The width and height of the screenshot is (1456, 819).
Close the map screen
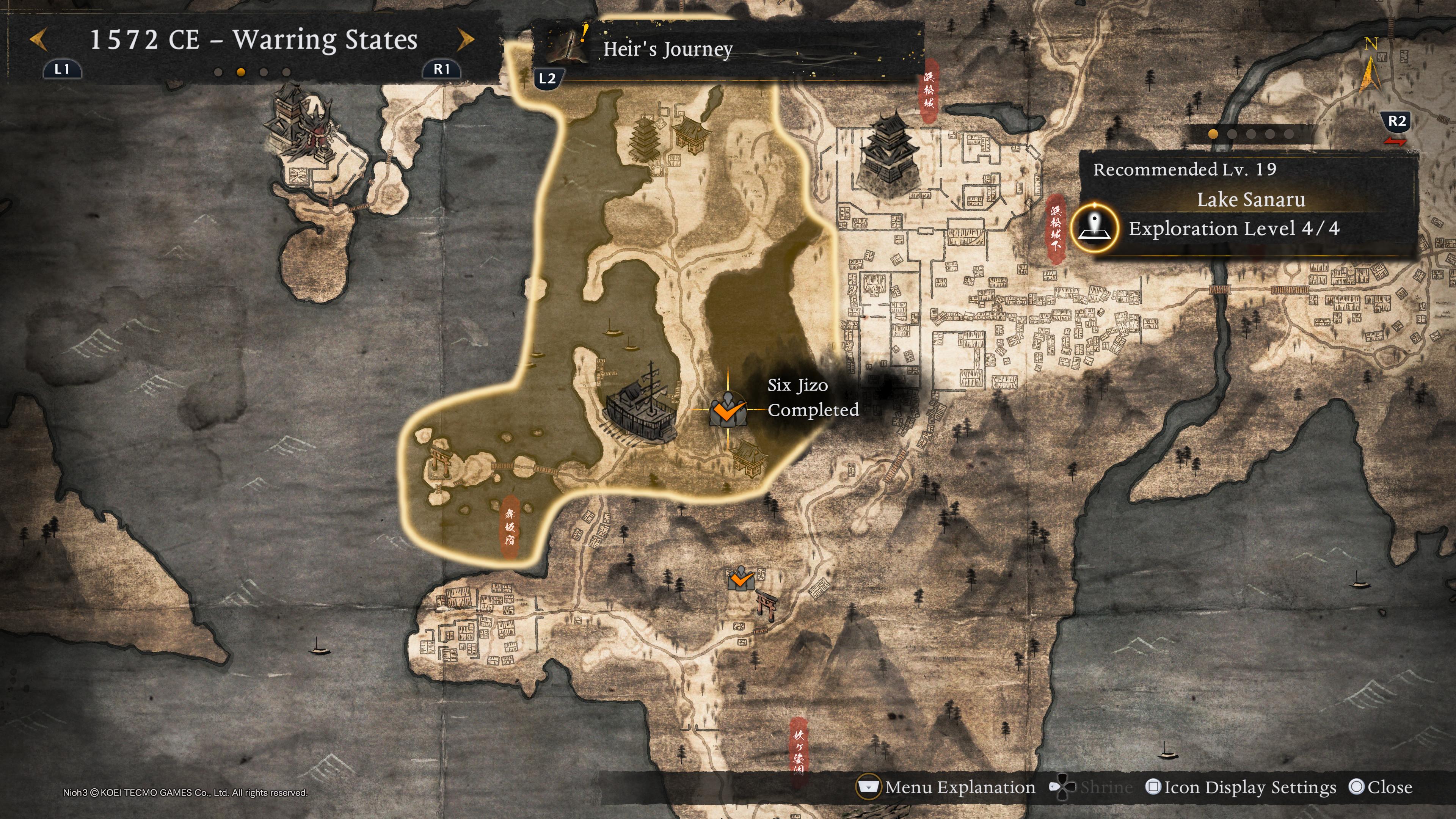click(1380, 788)
